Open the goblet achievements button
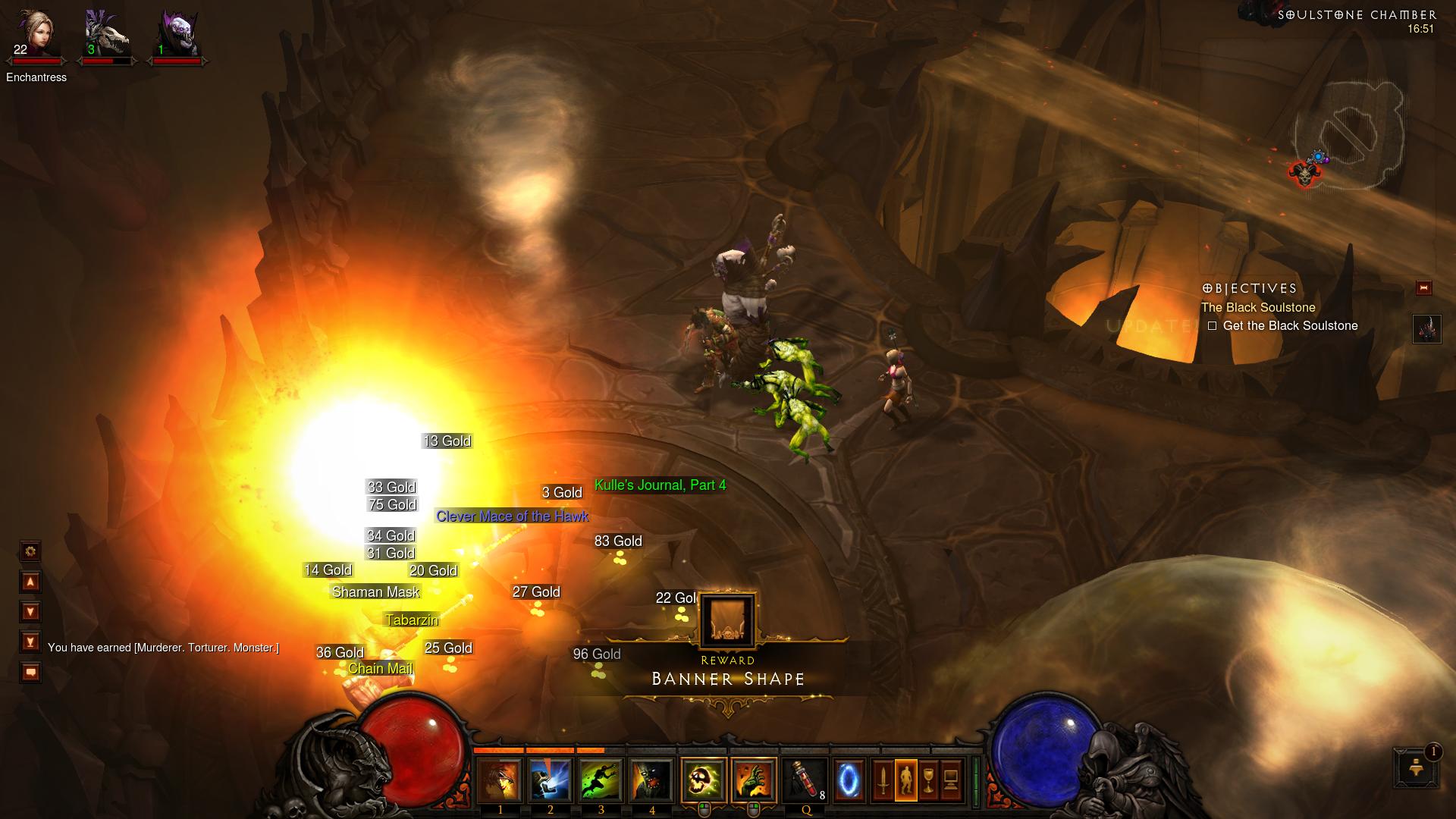This screenshot has height=819, width=1456. tap(928, 780)
